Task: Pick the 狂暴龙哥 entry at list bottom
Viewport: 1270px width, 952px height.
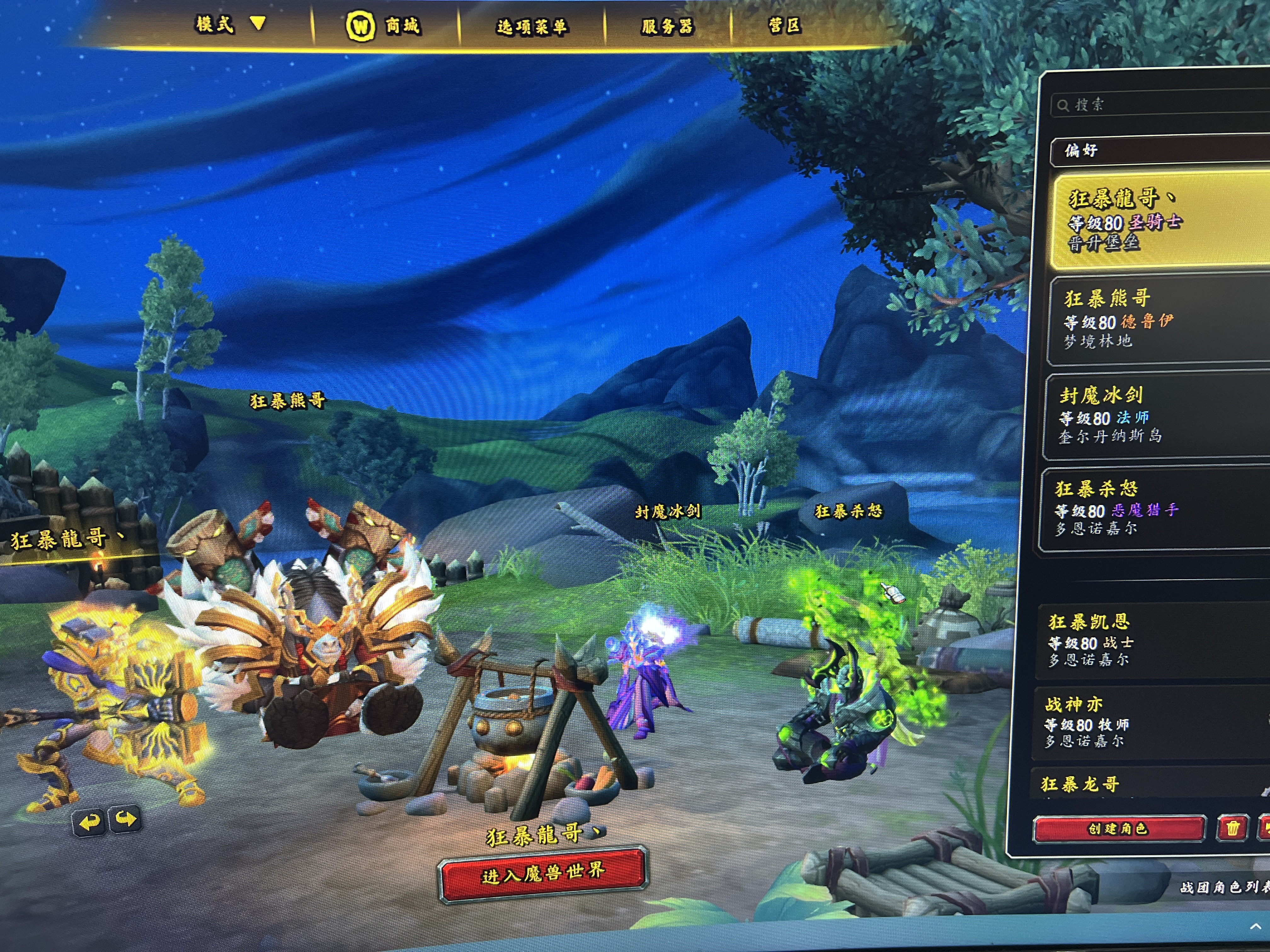Action: coord(1148,784)
